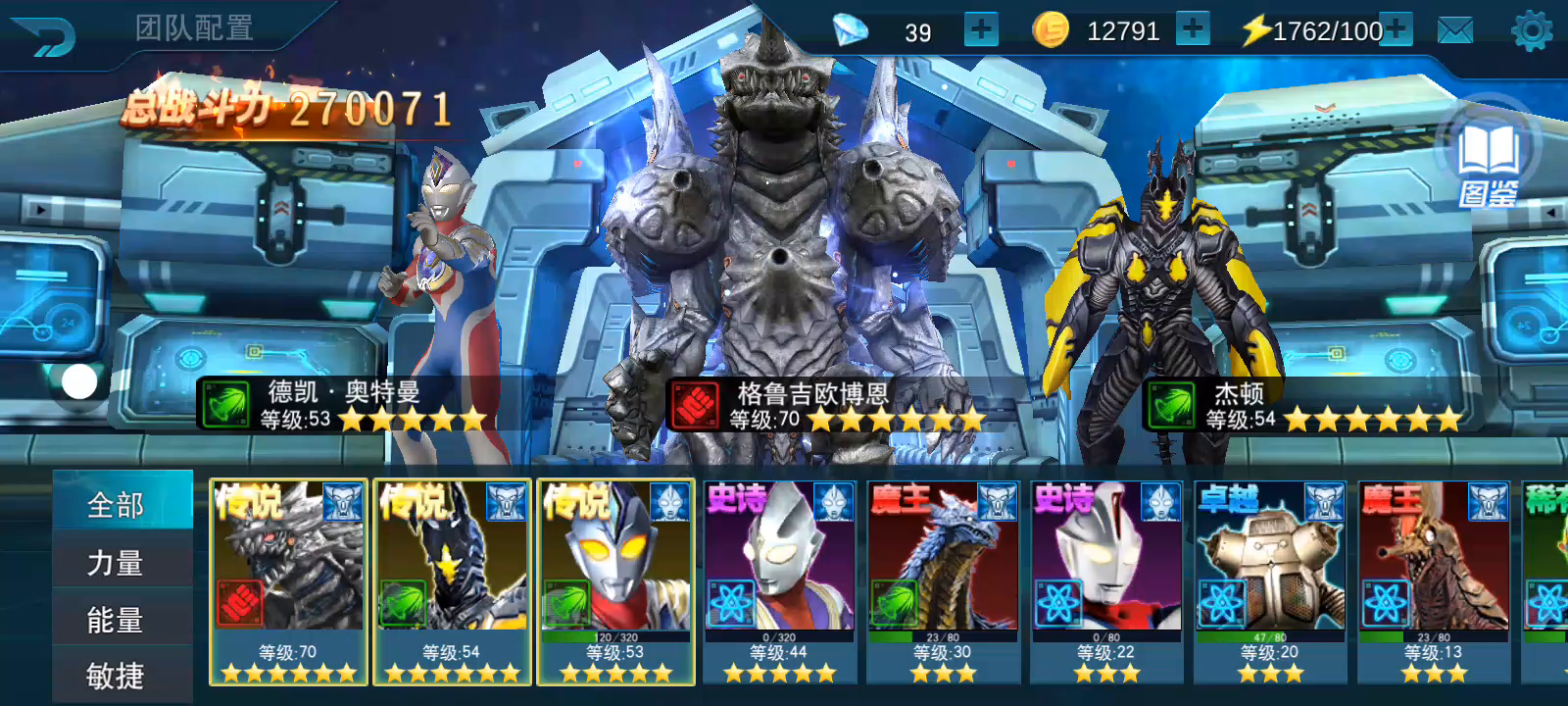Switch to the 敏捷 filter tab
This screenshot has width=1568, height=706.
[117, 675]
